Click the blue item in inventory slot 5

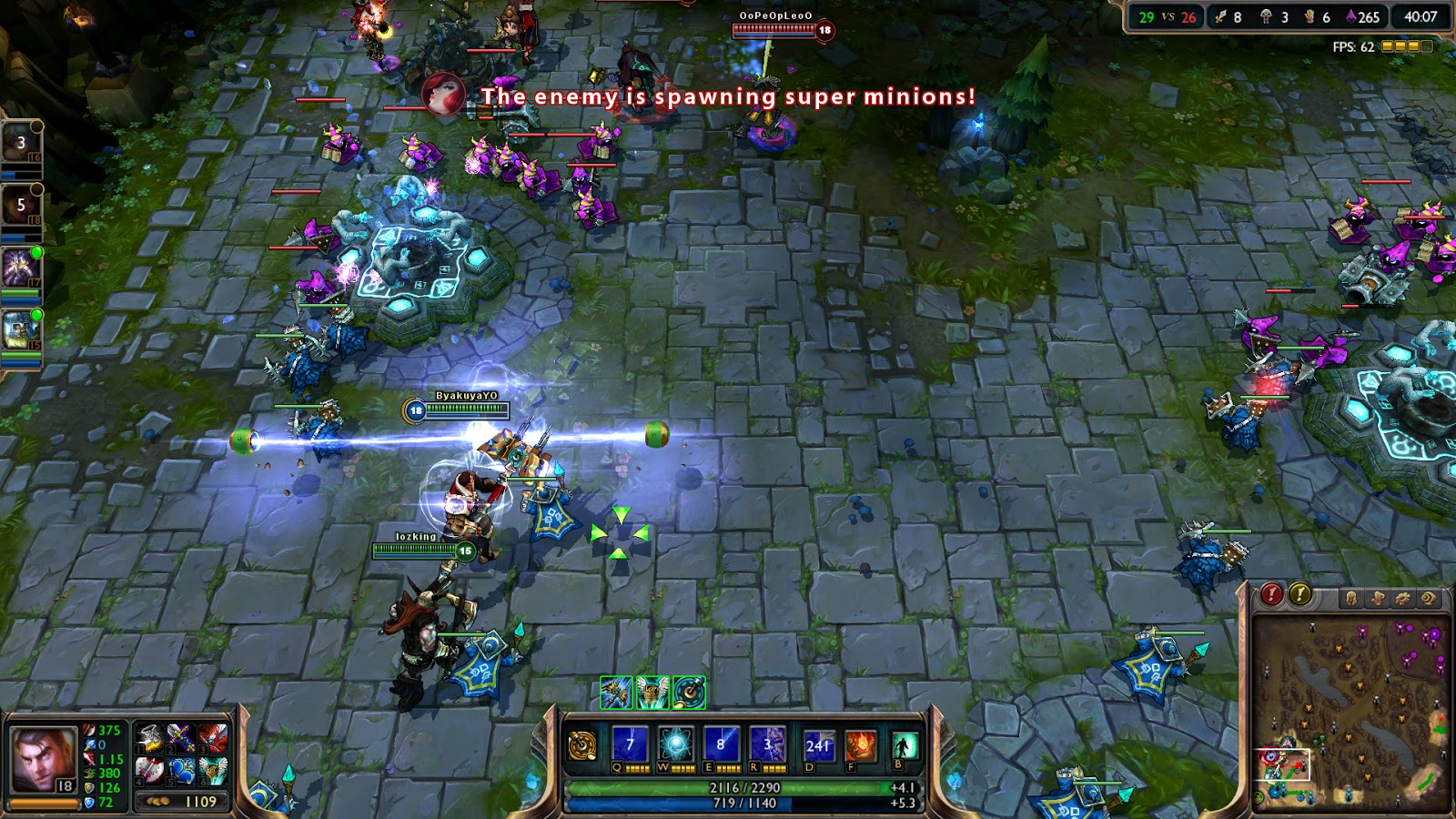pos(181,772)
